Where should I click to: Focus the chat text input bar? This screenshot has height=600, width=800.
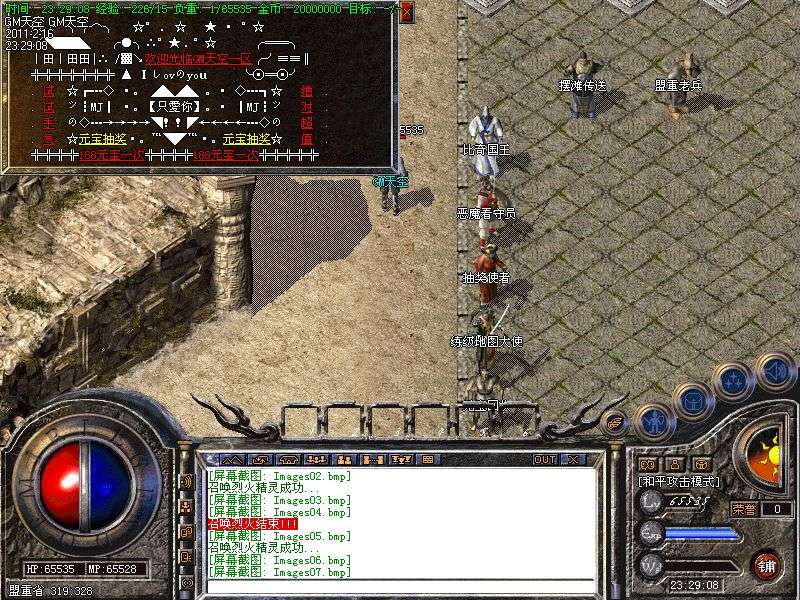click(400, 586)
